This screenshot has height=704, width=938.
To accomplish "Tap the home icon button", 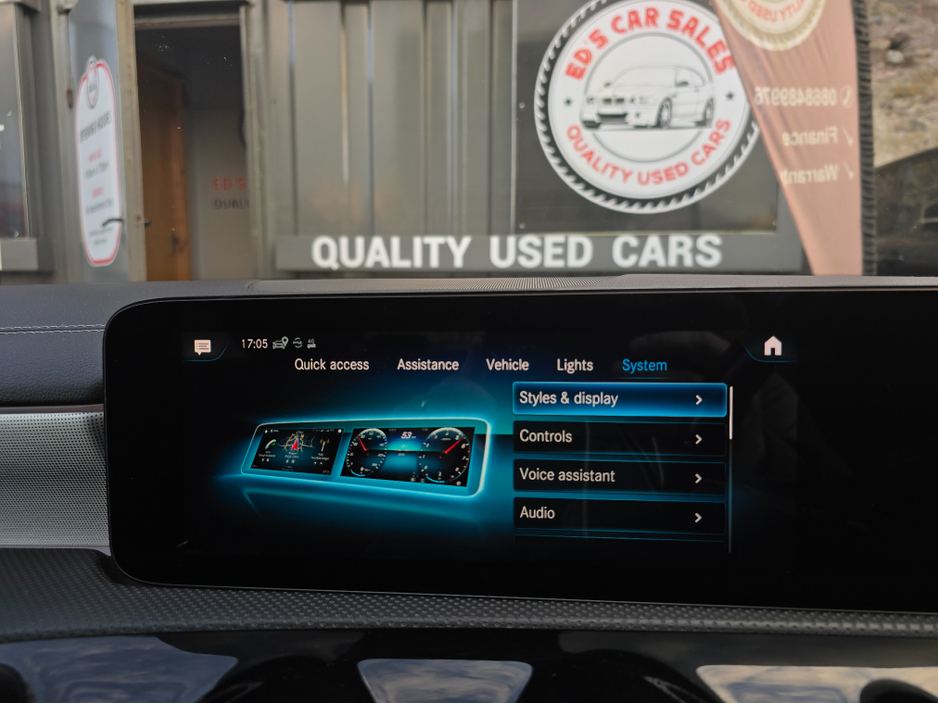I will point(772,347).
